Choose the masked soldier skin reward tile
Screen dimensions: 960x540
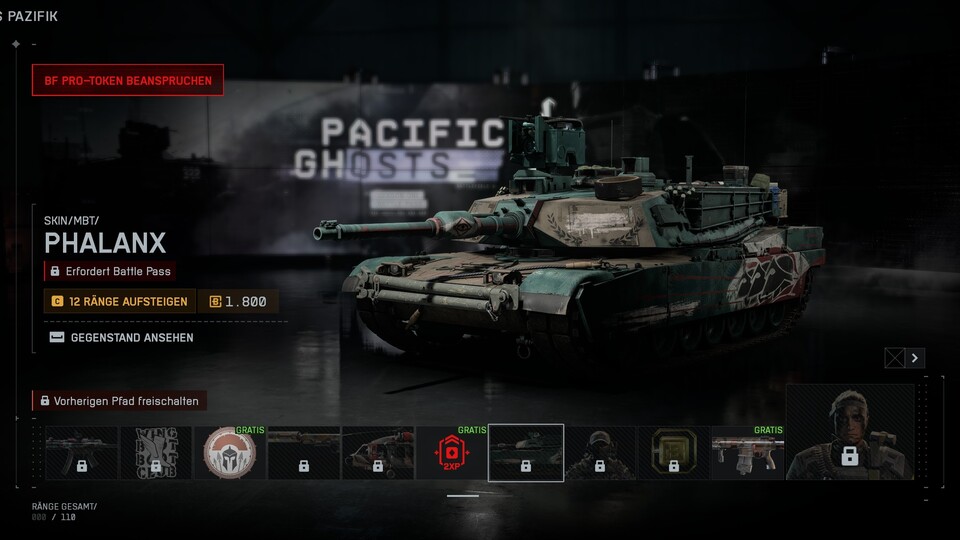tap(600, 453)
